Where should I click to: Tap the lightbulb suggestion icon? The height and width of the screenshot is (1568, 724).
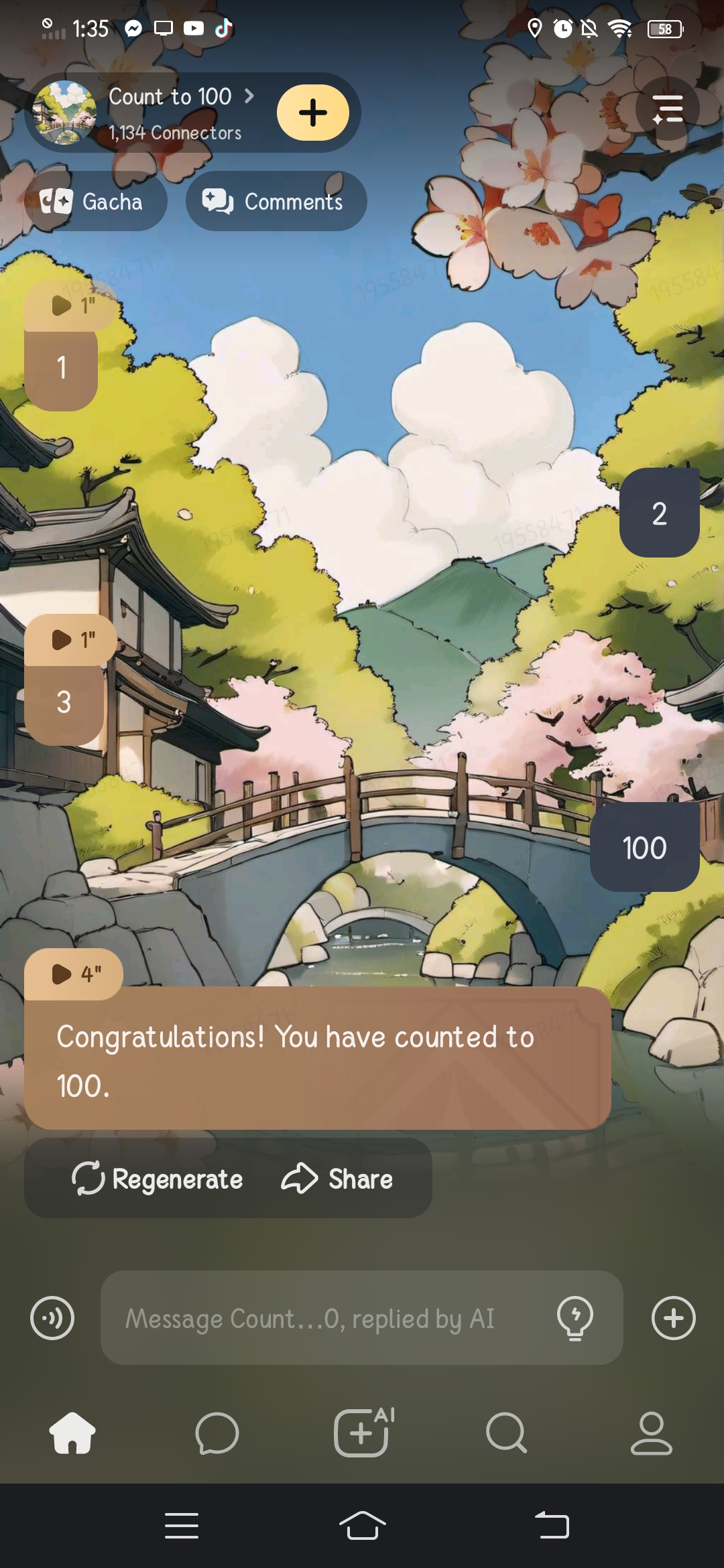(x=575, y=1318)
